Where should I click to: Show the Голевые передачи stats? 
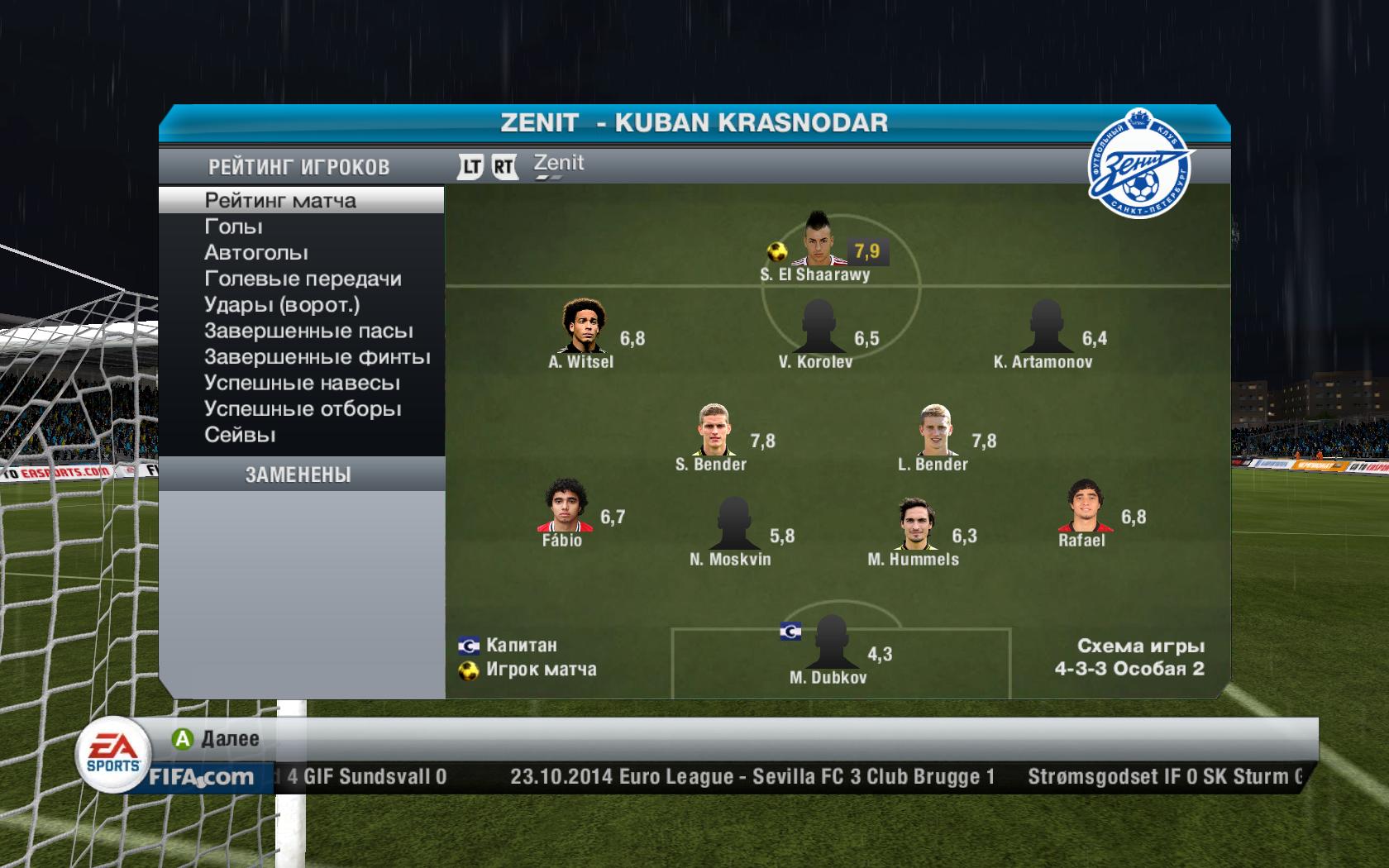click(x=303, y=279)
